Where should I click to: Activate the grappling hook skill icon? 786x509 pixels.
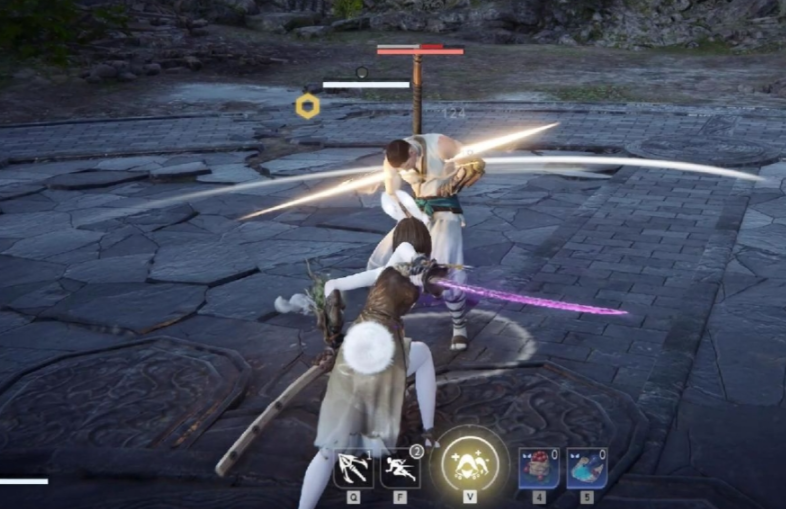[x=353, y=467]
